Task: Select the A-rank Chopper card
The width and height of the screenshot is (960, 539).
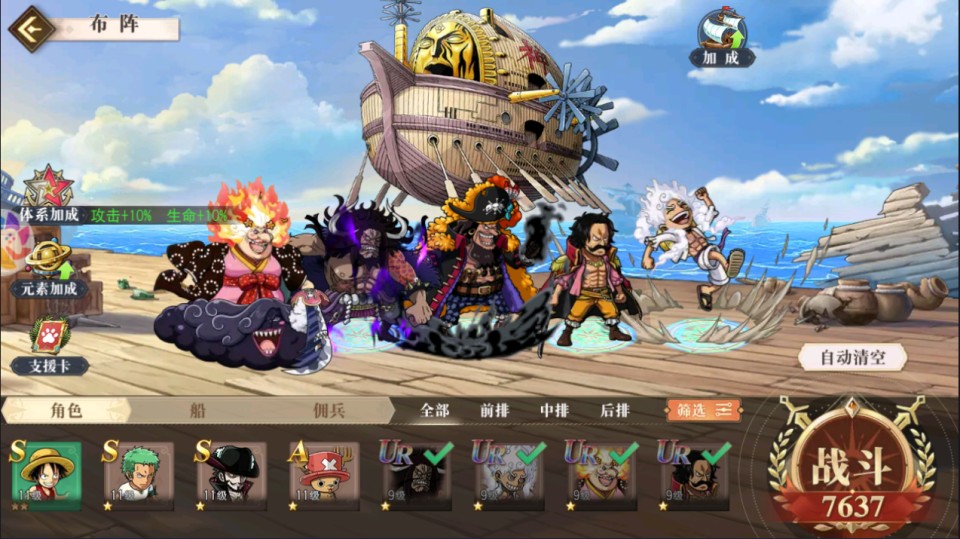Action: tap(325, 473)
